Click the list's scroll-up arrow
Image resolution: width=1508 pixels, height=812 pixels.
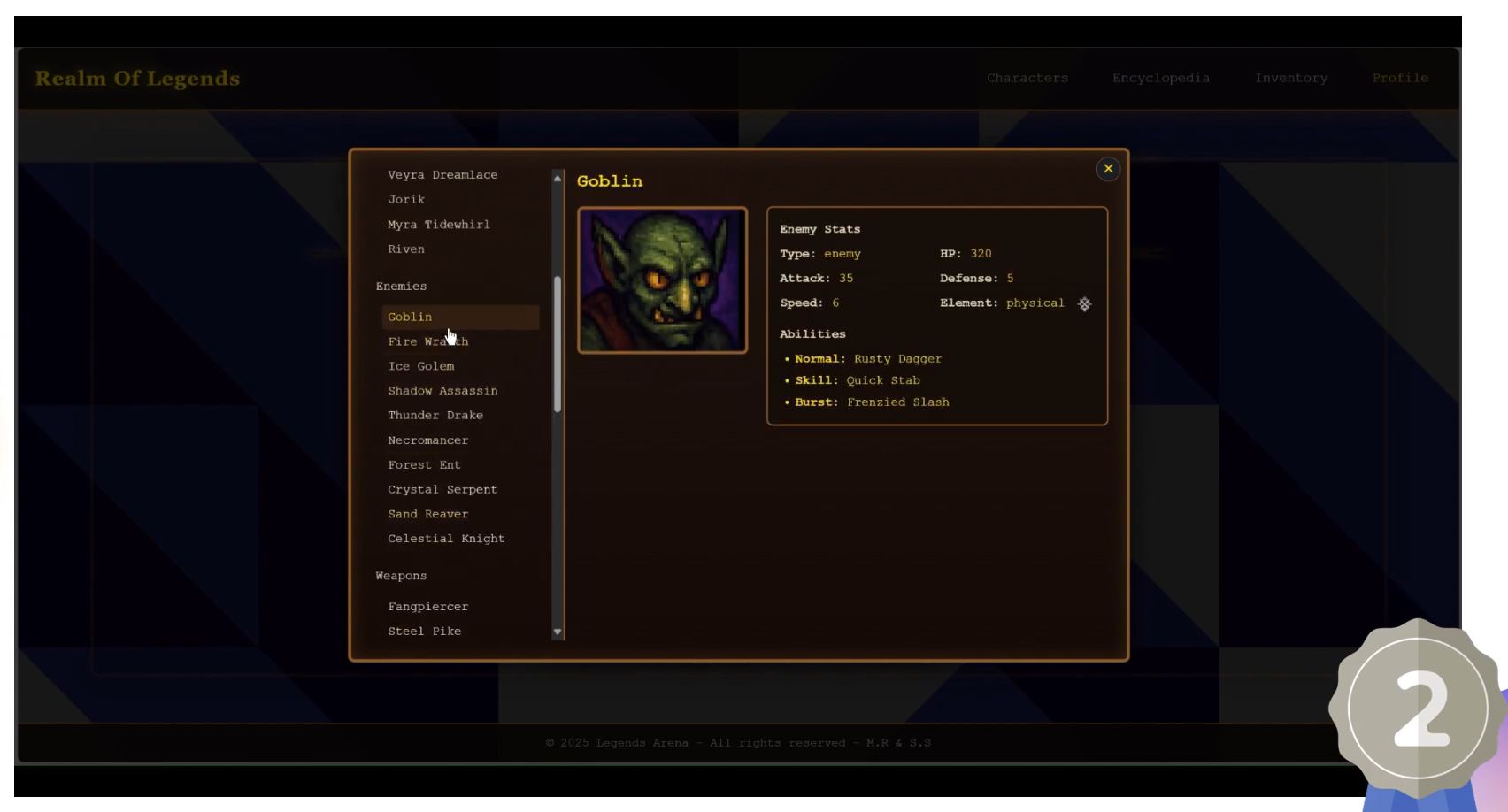coord(558,179)
